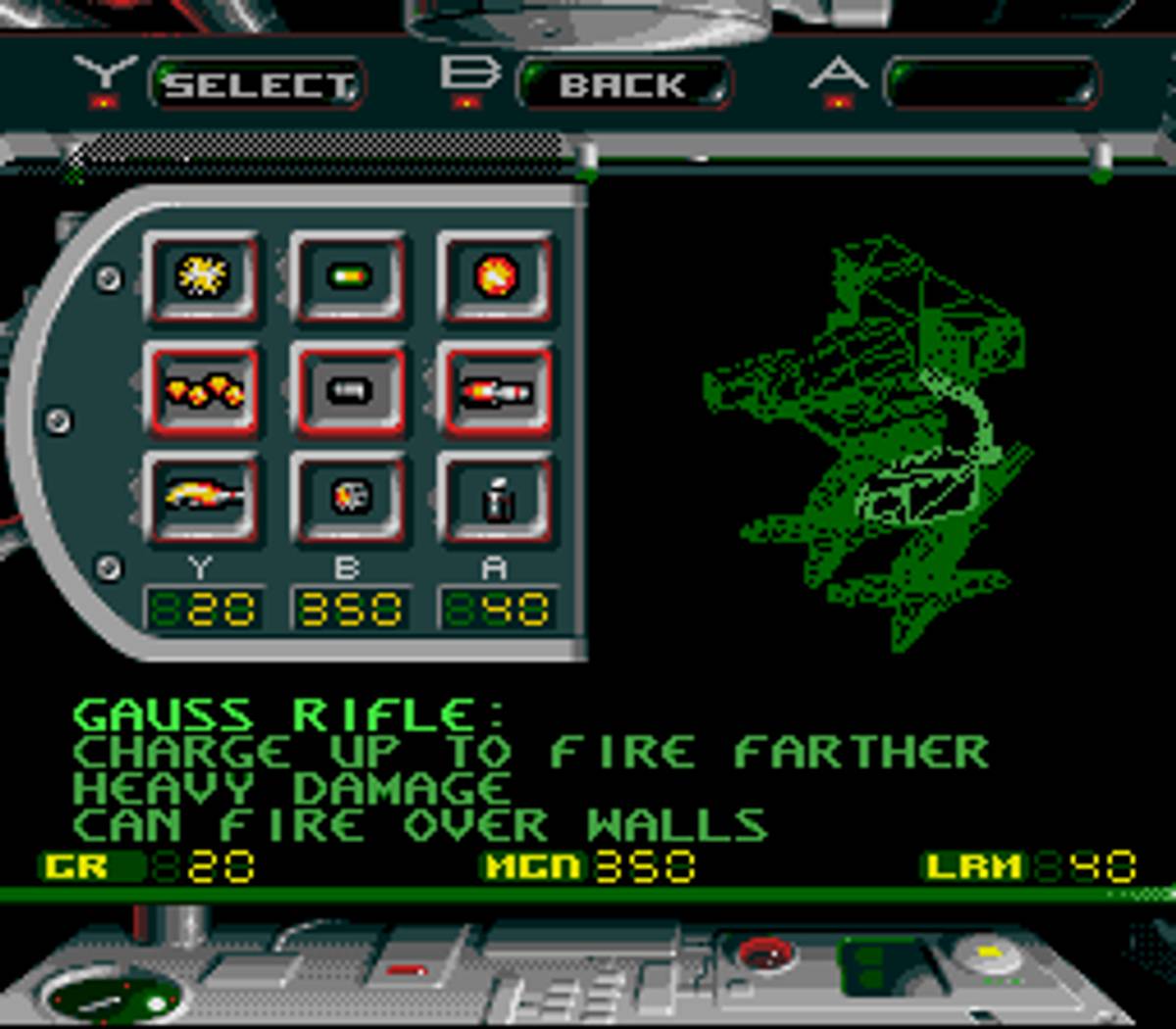
Task: Choose the green-orange capsule weapon slot
Action: (x=349, y=277)
